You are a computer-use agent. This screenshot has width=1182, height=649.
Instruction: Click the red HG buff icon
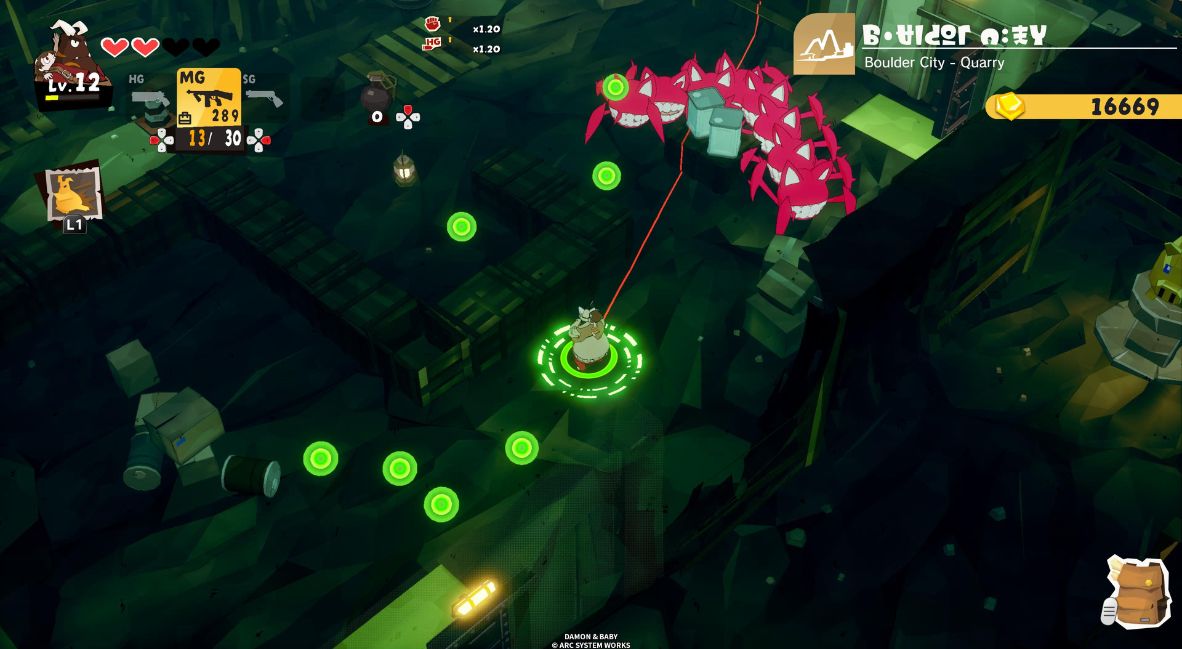(432, 43)
